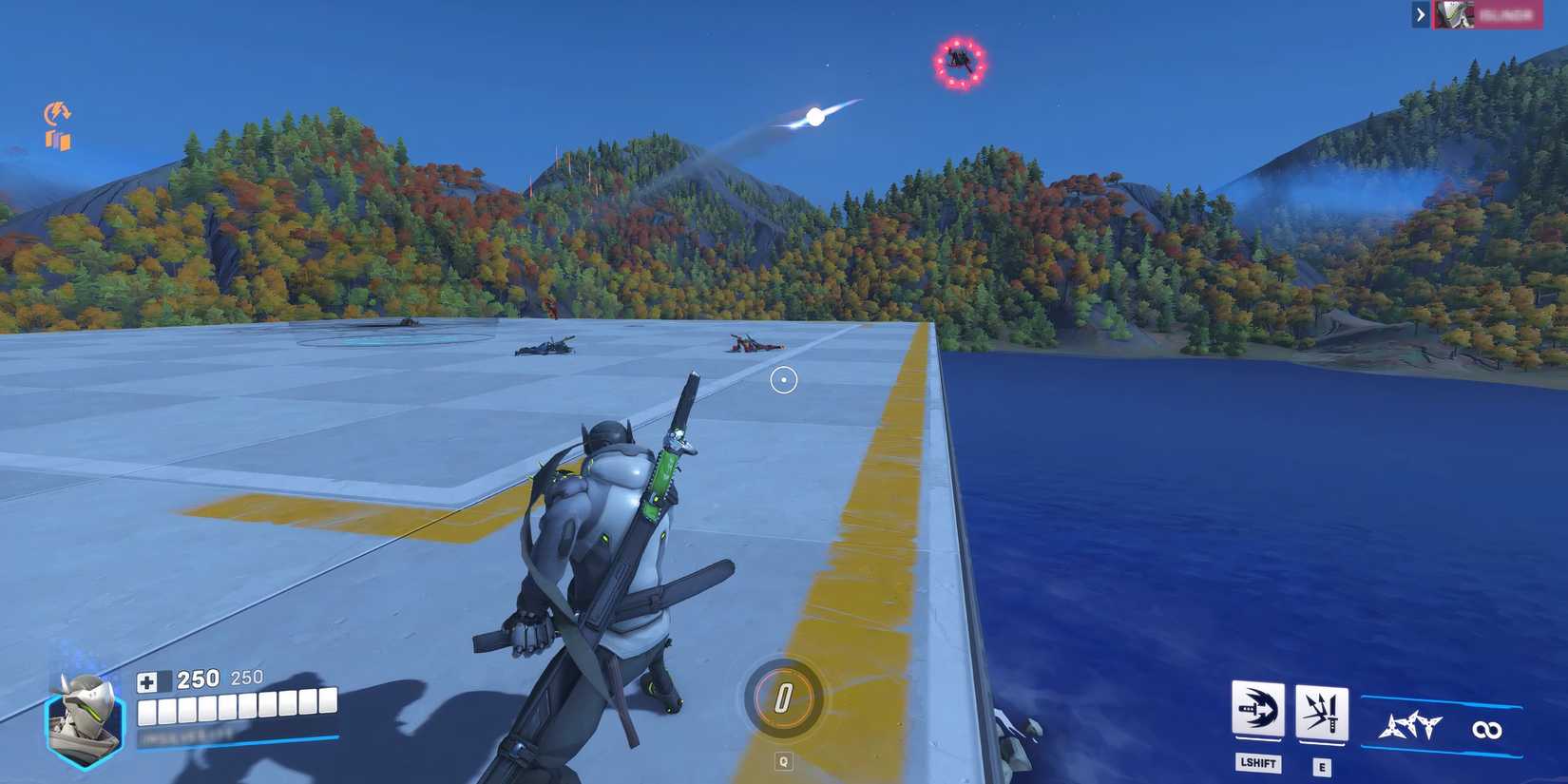The image size is (1568, 784).
Task: Click the red eliminated player name plate
Action: click(1511, 15)
